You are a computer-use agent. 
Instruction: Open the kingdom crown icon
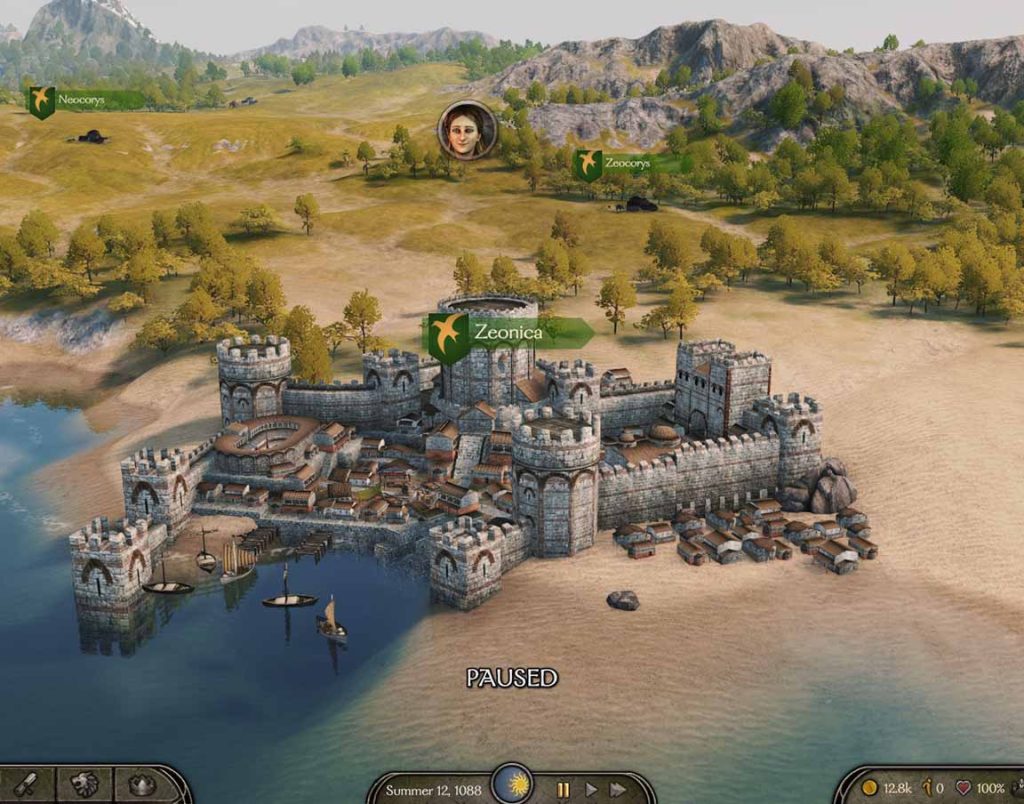[143, 785]
